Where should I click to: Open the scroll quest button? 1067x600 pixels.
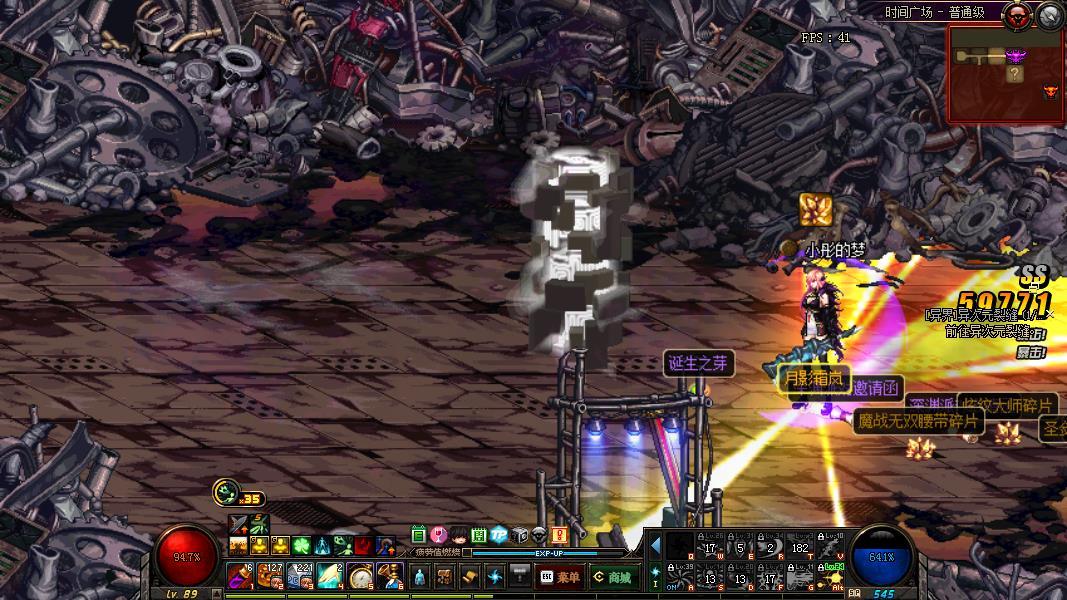pos(470,576)
